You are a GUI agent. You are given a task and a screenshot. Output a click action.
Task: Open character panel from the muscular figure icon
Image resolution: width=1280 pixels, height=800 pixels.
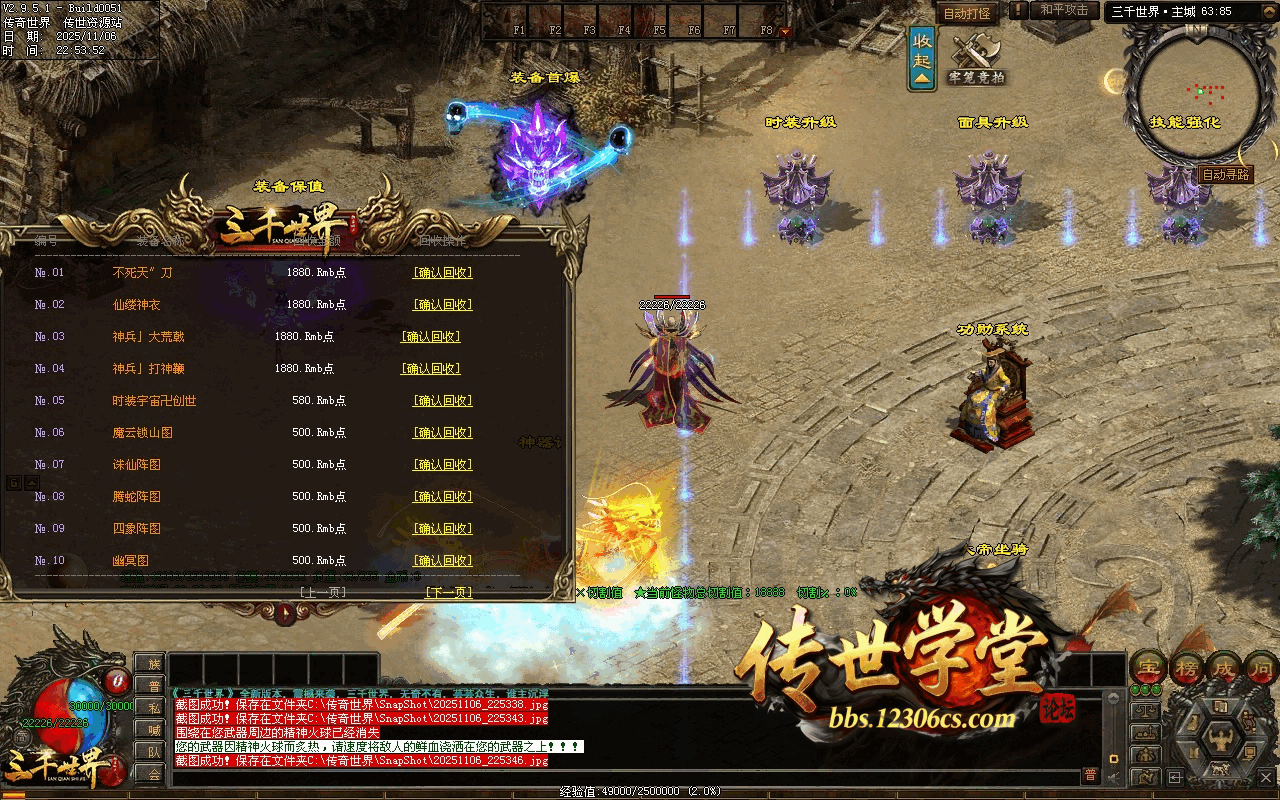pos(1220,740)
